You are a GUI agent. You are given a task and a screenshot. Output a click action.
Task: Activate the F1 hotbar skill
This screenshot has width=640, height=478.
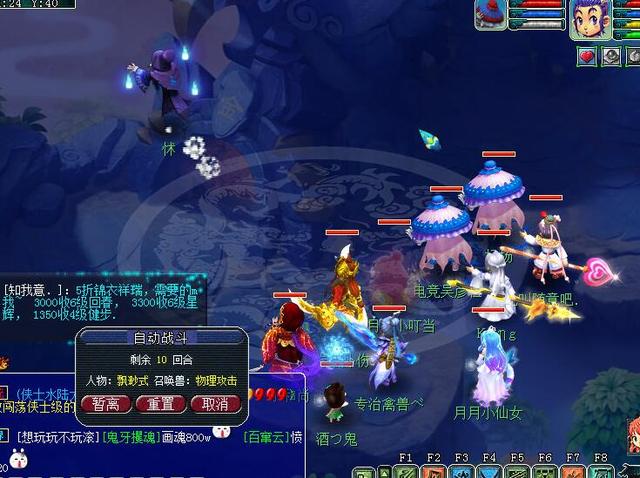click(x=406, y=471)
